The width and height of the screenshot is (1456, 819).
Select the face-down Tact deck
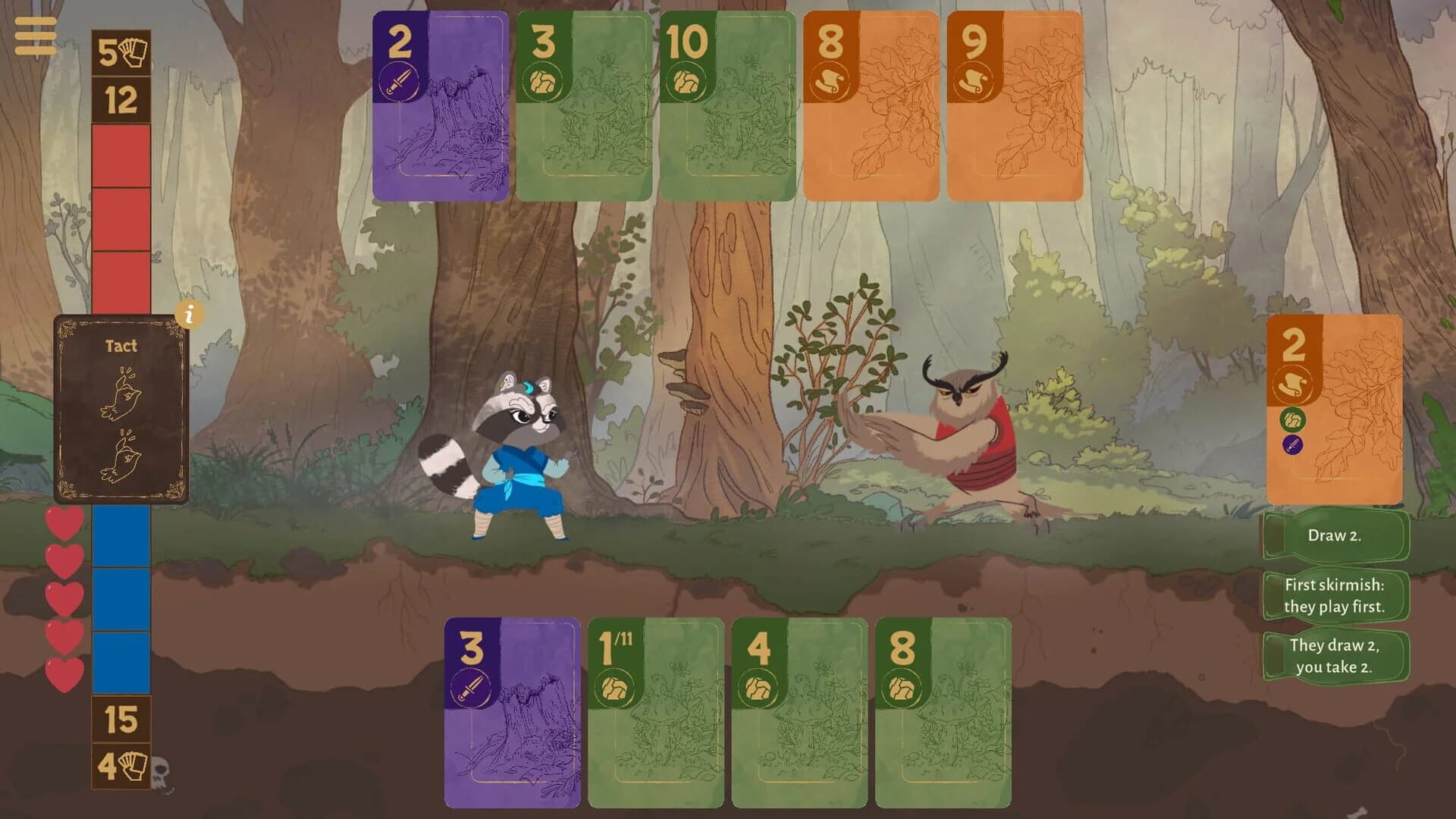121,409
